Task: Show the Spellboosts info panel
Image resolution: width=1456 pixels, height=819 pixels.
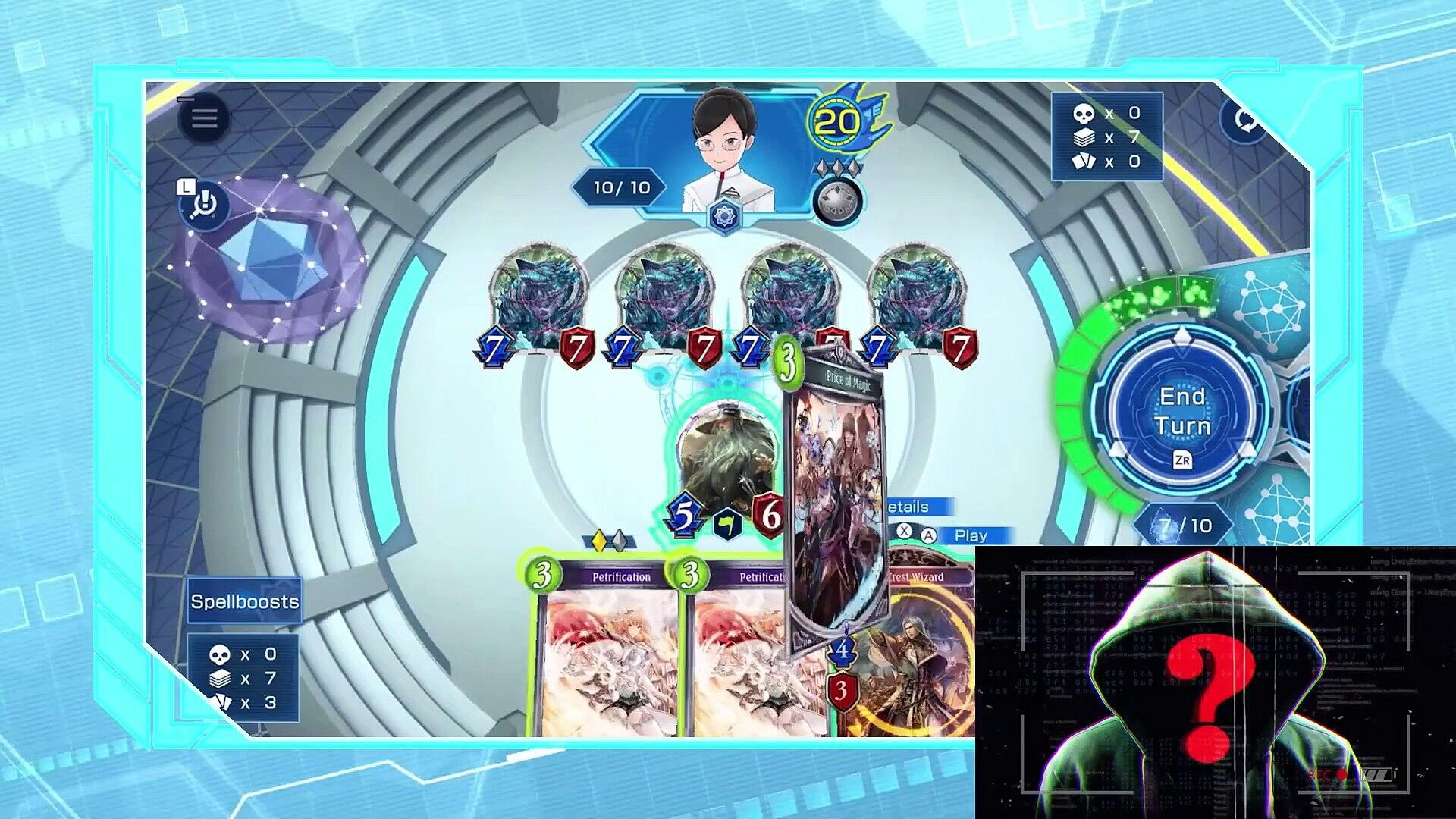Action: coord(244,601)
